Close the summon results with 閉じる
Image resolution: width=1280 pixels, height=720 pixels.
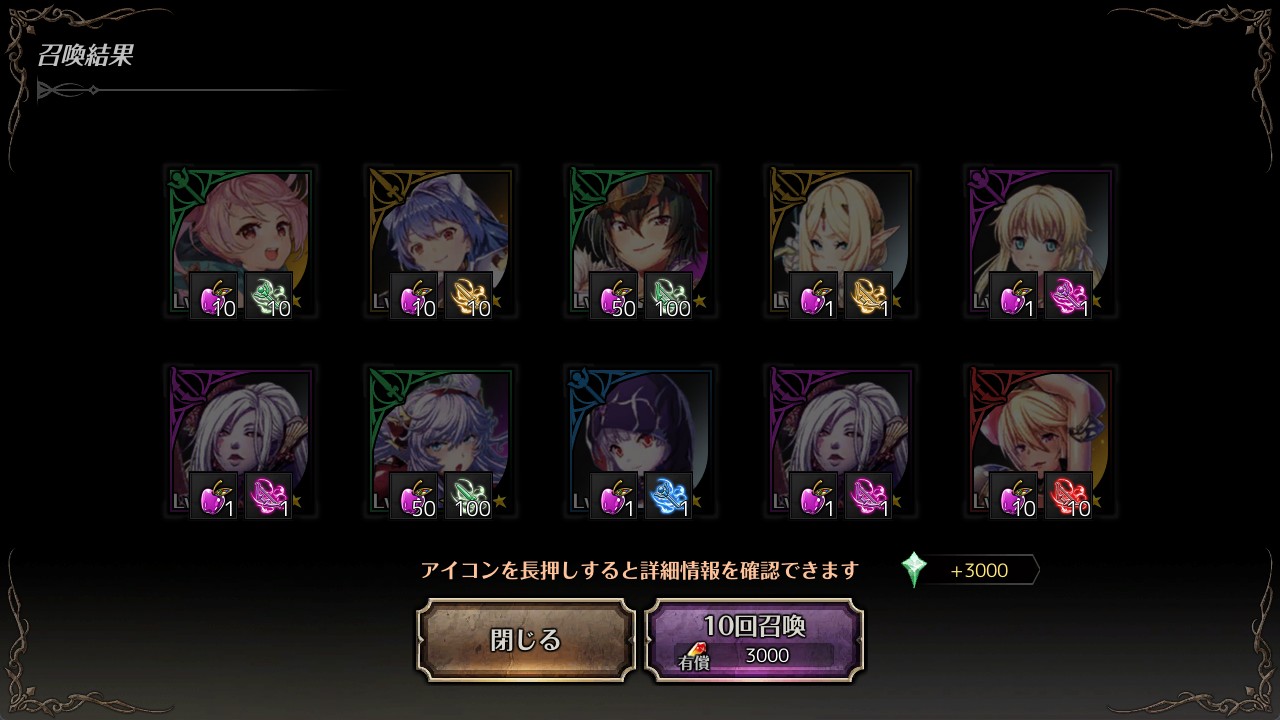click(526, 640)
